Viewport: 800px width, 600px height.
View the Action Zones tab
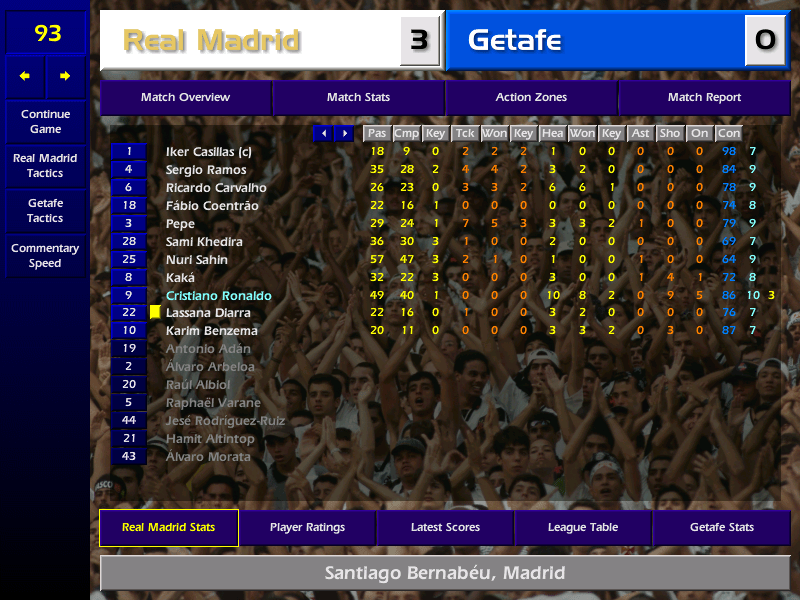click(531, 98)
